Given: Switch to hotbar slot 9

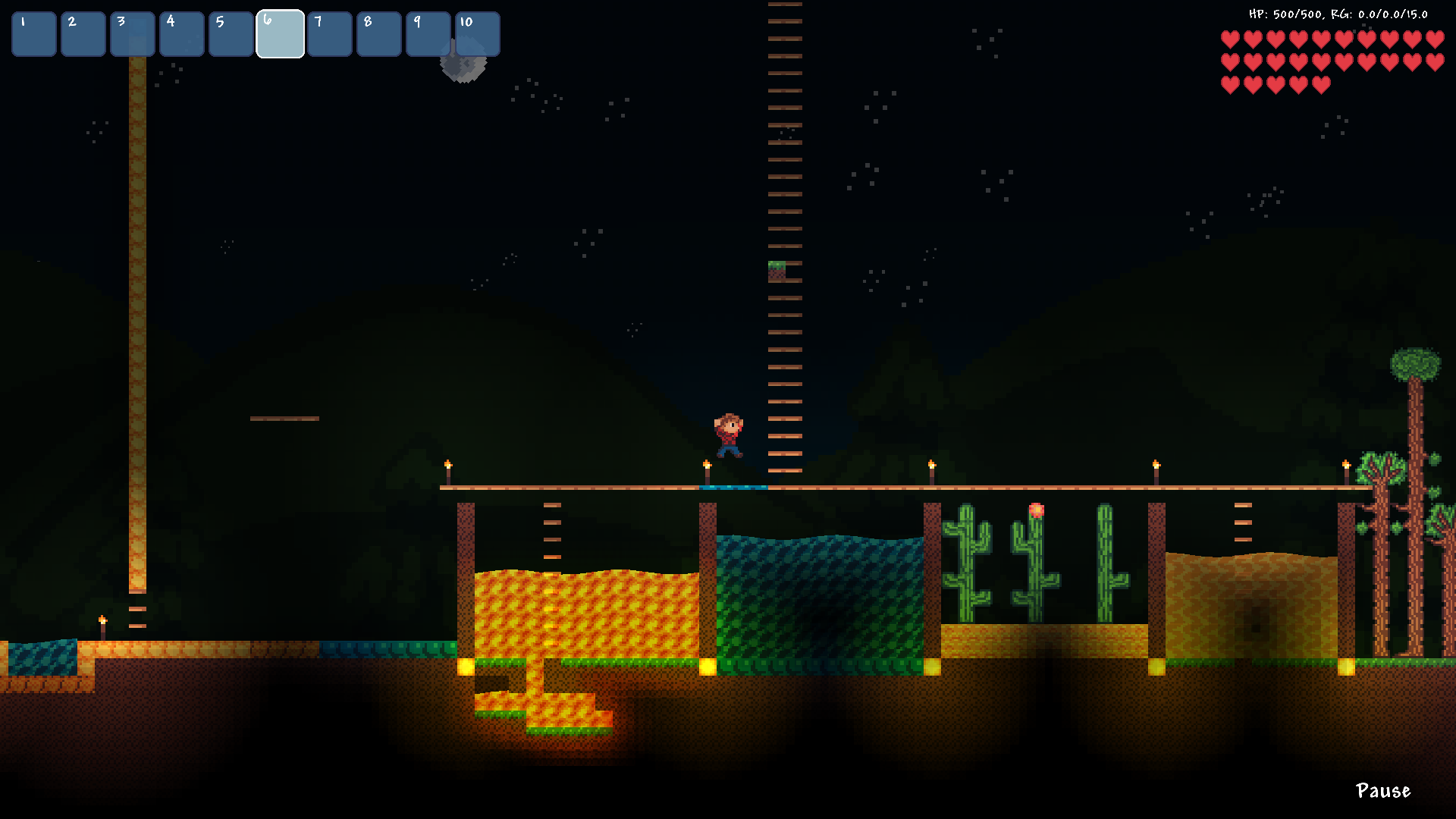Looking at the screenshot, I should pos(428,34).
